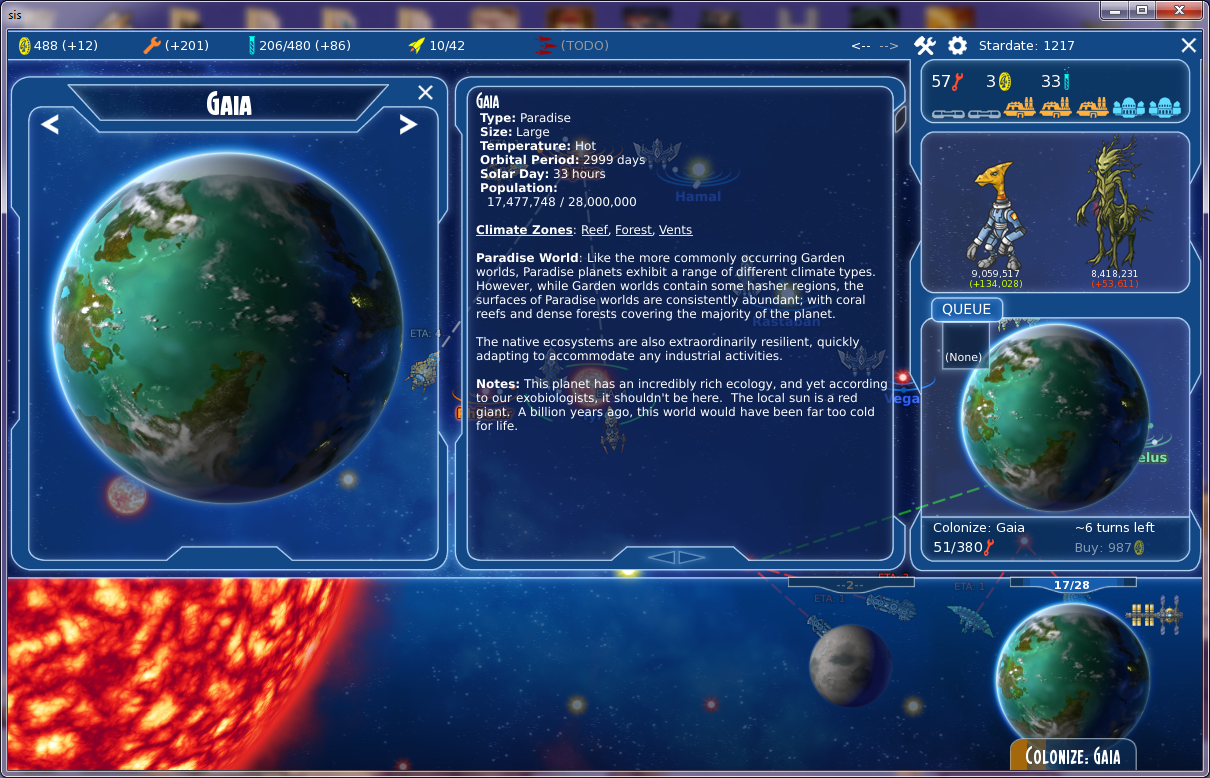Maximize the game window

pyautogui.click(x=1140, y=10)
